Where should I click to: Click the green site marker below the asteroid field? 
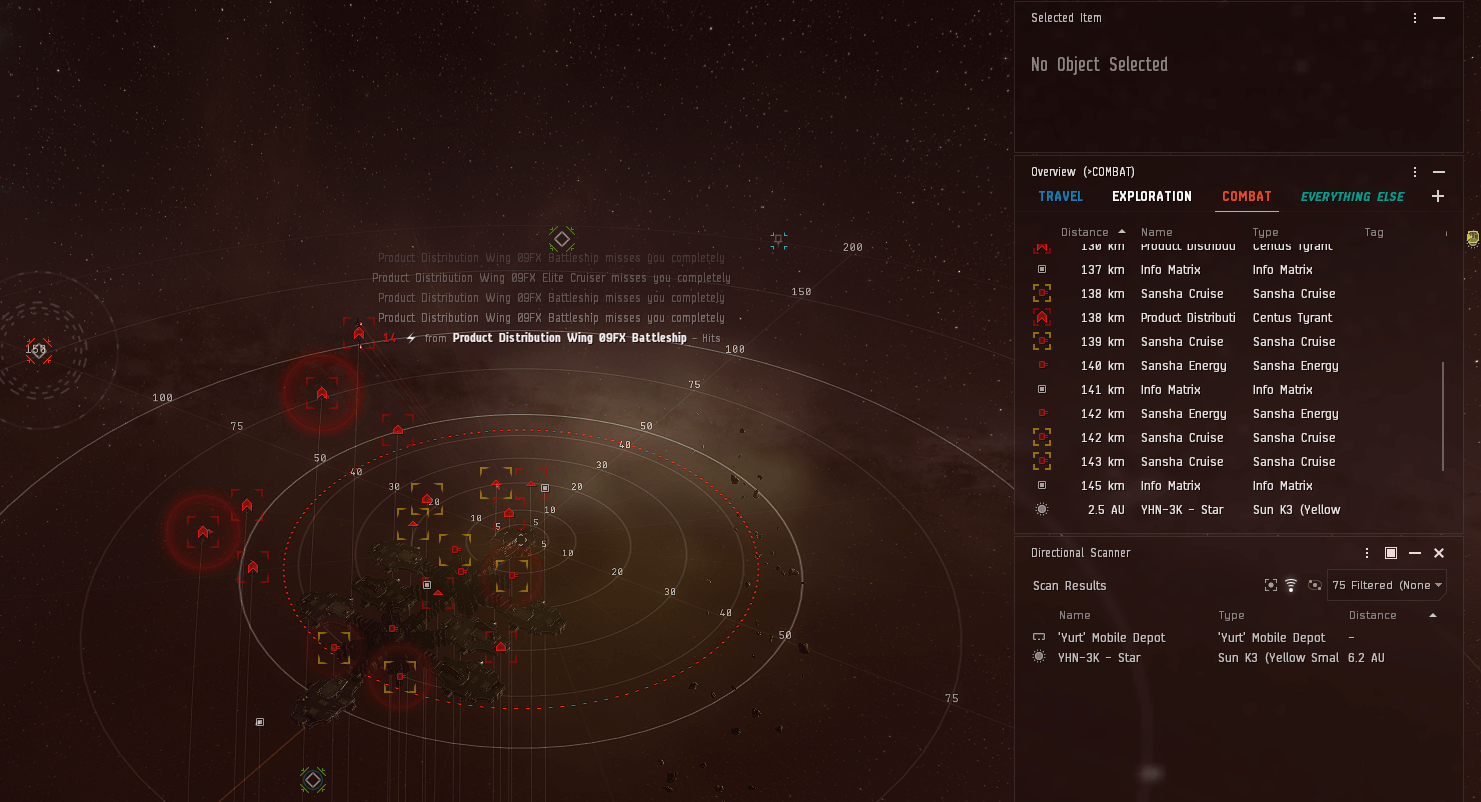(313, 780)
